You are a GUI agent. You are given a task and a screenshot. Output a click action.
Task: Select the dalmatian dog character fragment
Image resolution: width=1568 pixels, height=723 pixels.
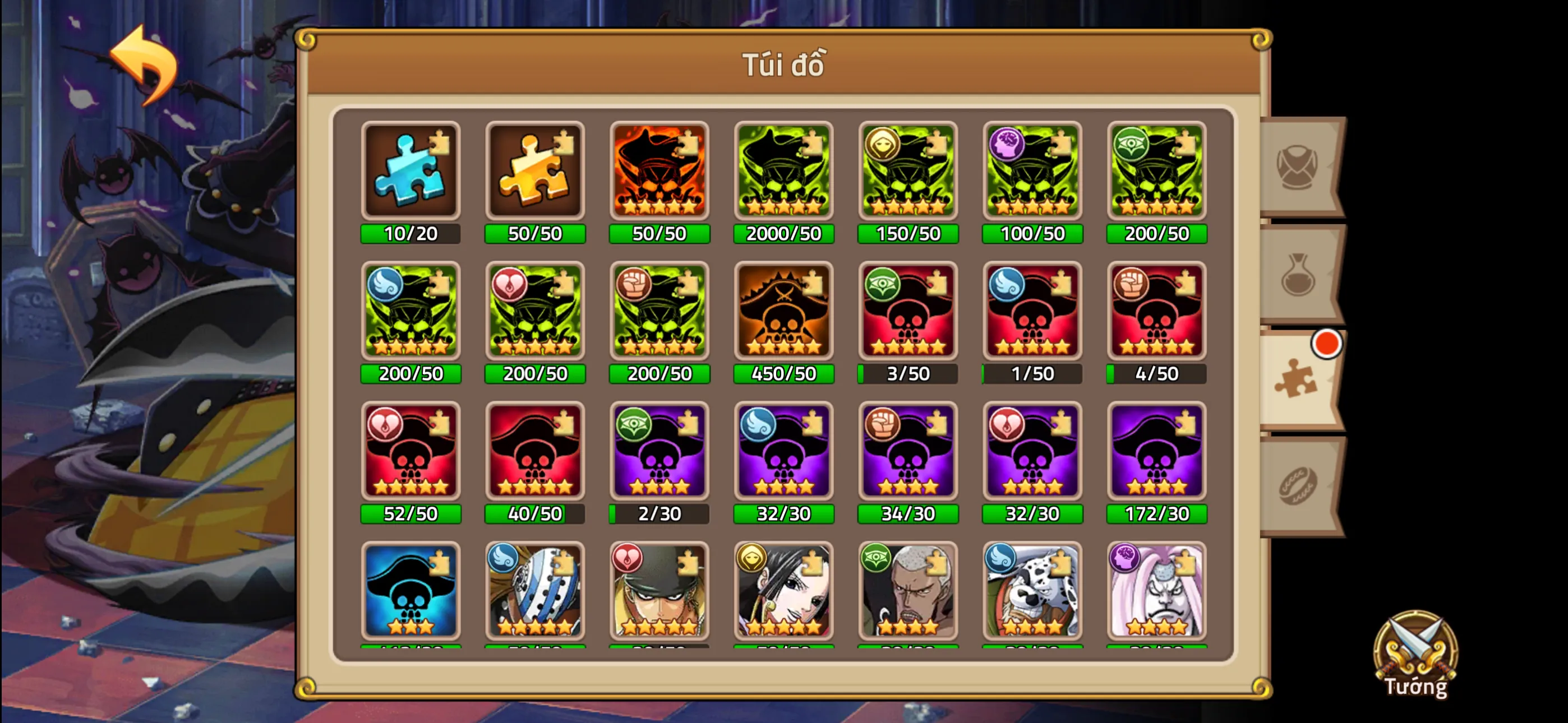tap(1032, 590)
